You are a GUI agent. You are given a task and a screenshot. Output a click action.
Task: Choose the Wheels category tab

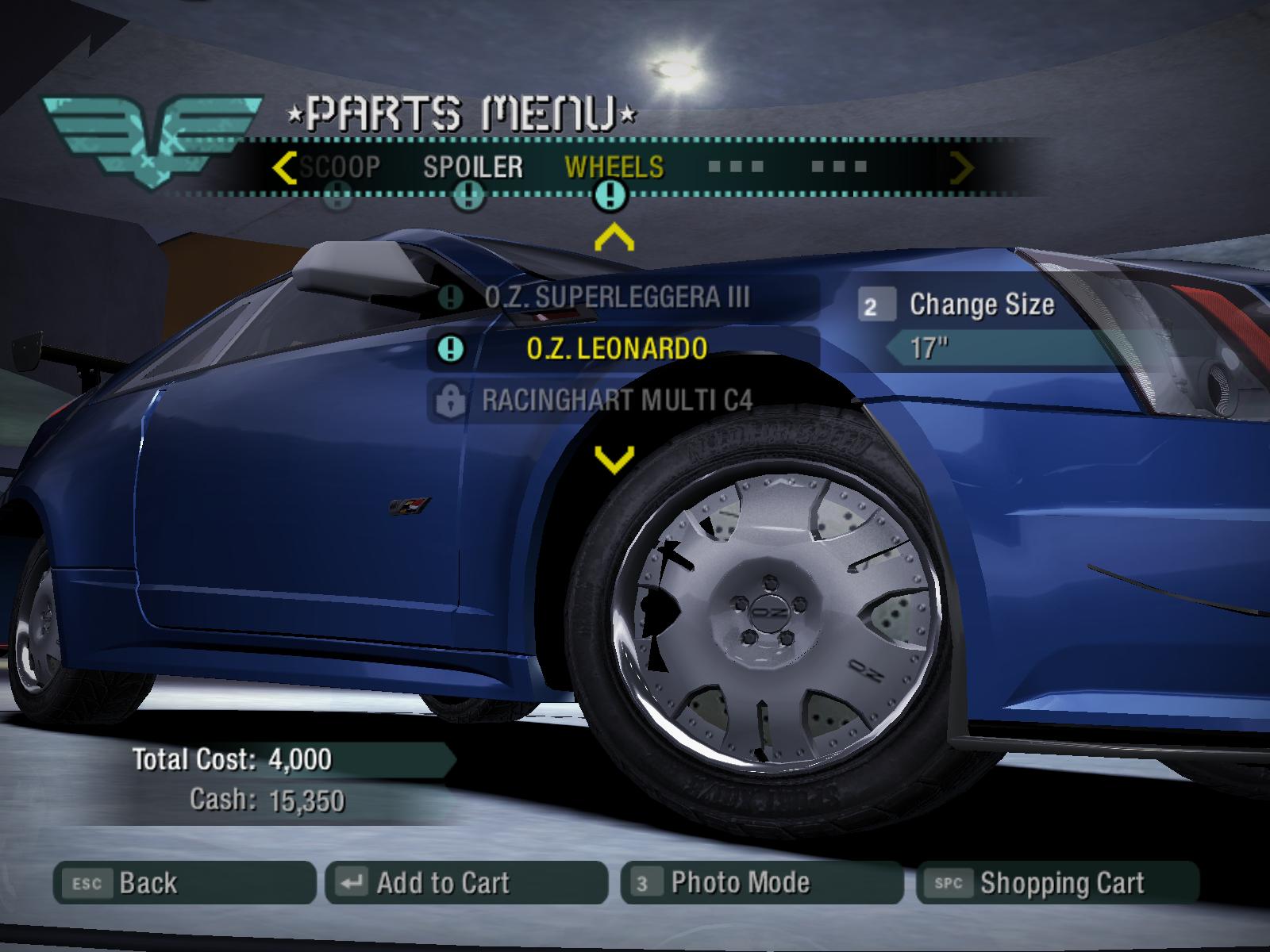tap(614, 167)
